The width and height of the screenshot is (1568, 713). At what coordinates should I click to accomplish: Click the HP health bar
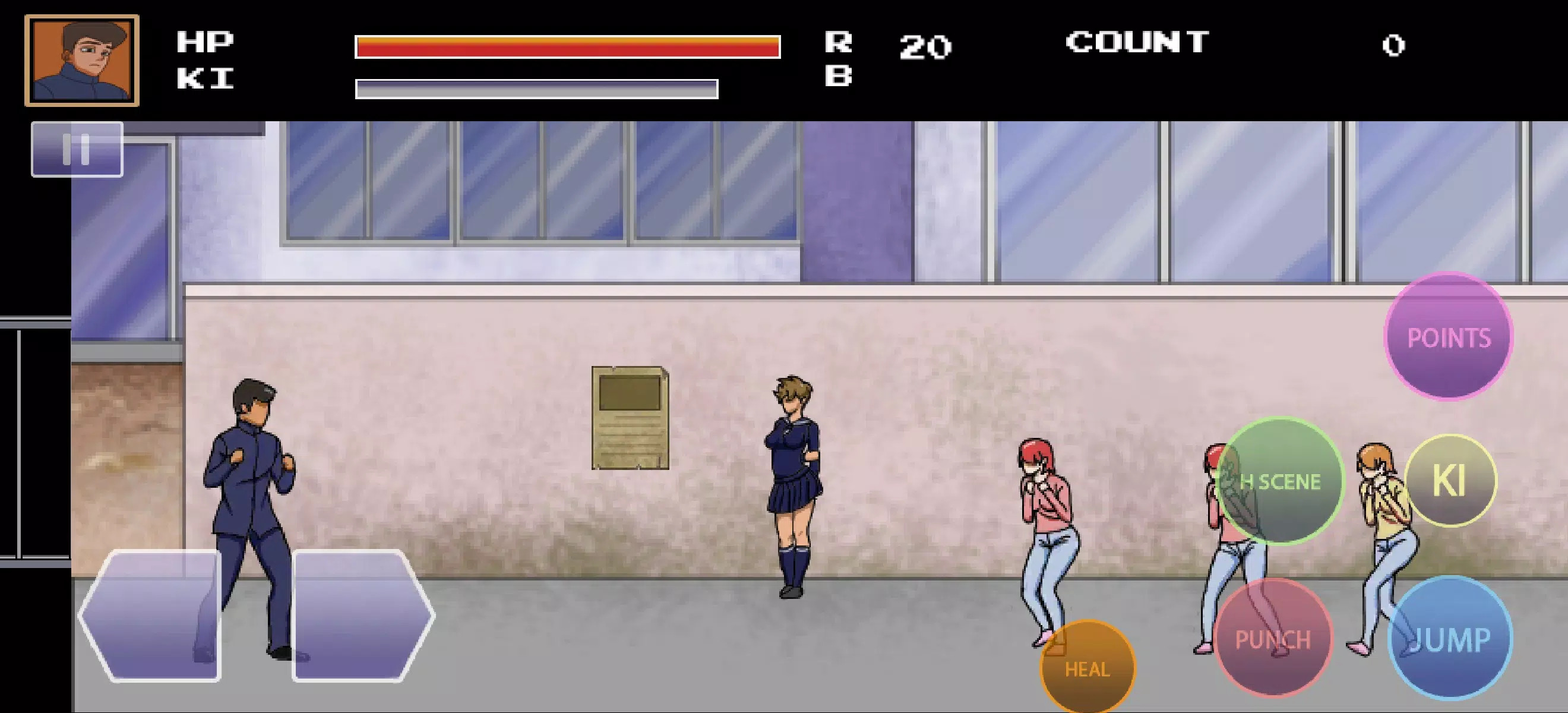tap(566, 46)
